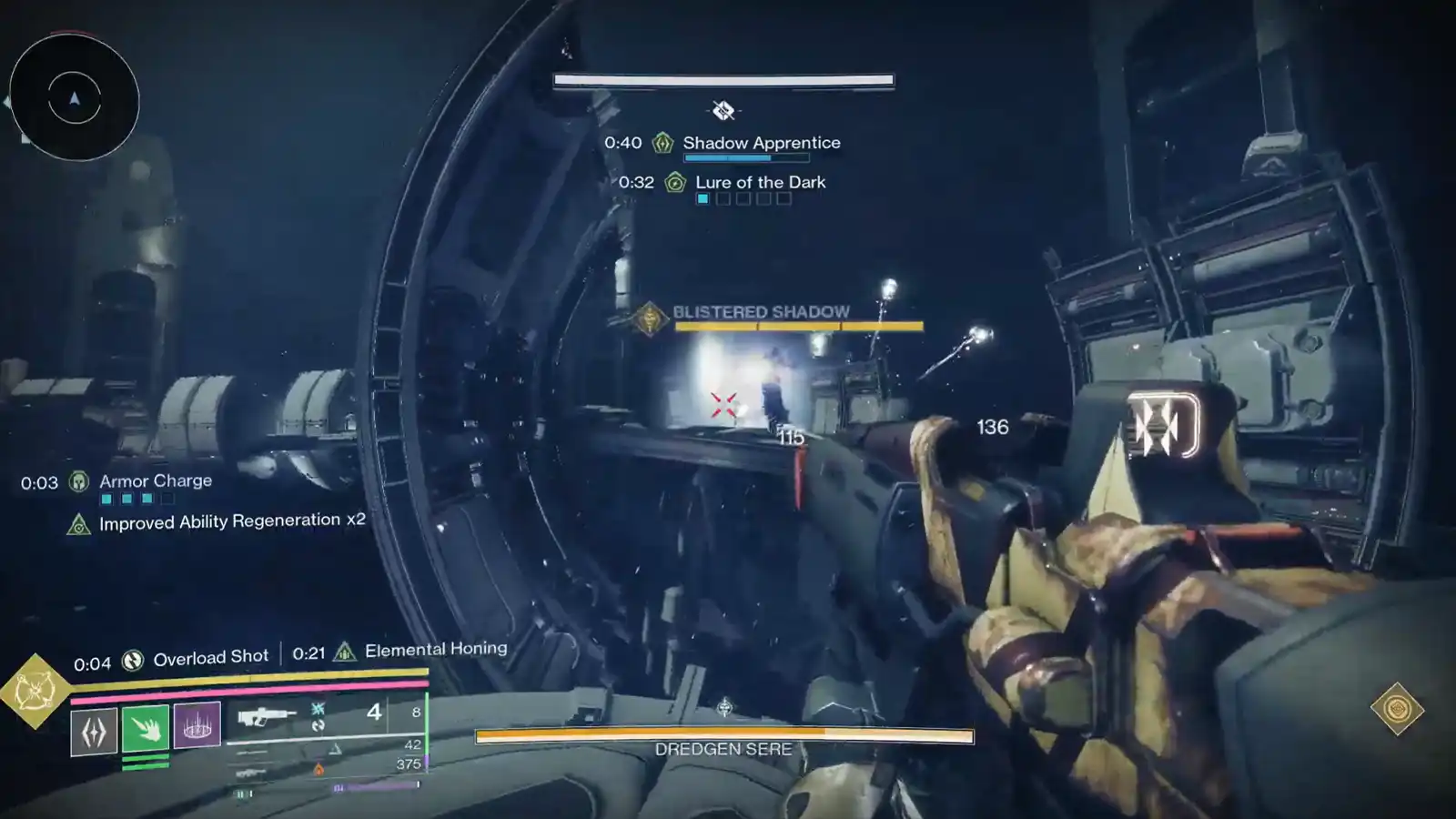
Task: Select the equipped auto rifle silhouette
Action: tap(266, 716)
